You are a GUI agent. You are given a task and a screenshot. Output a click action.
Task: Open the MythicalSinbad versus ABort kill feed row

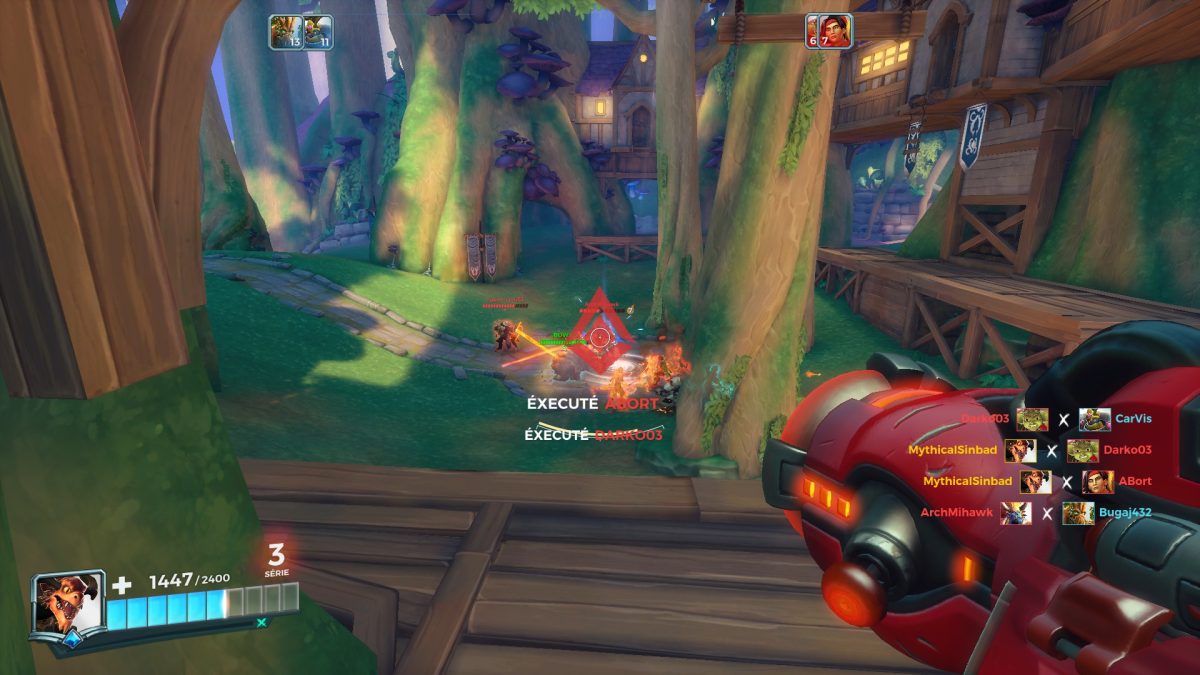pos(1066,482)
